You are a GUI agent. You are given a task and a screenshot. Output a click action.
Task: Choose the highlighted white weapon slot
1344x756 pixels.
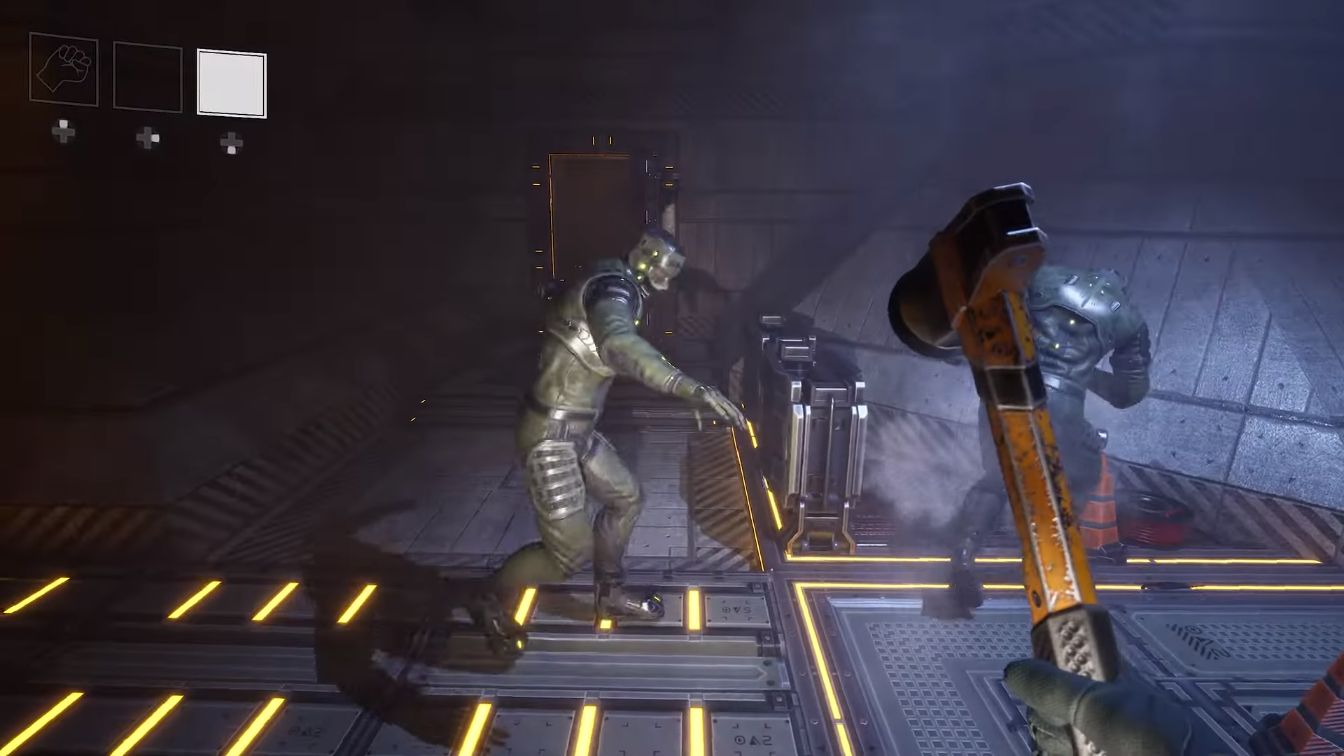click(x=232, y=83)
